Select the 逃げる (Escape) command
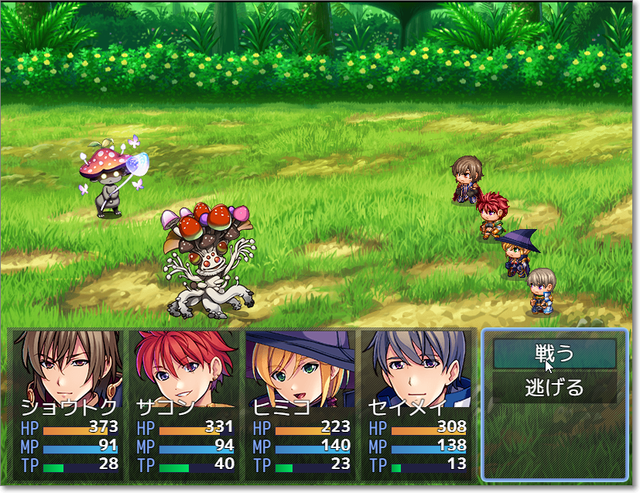 (554, 387)
